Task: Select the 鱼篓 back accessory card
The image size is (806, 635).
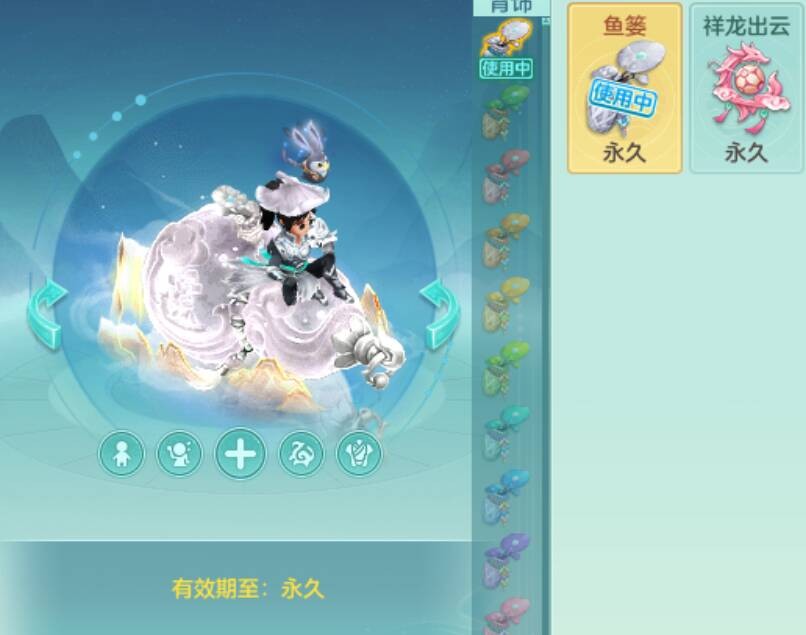Action: click(x=625, y=88)
